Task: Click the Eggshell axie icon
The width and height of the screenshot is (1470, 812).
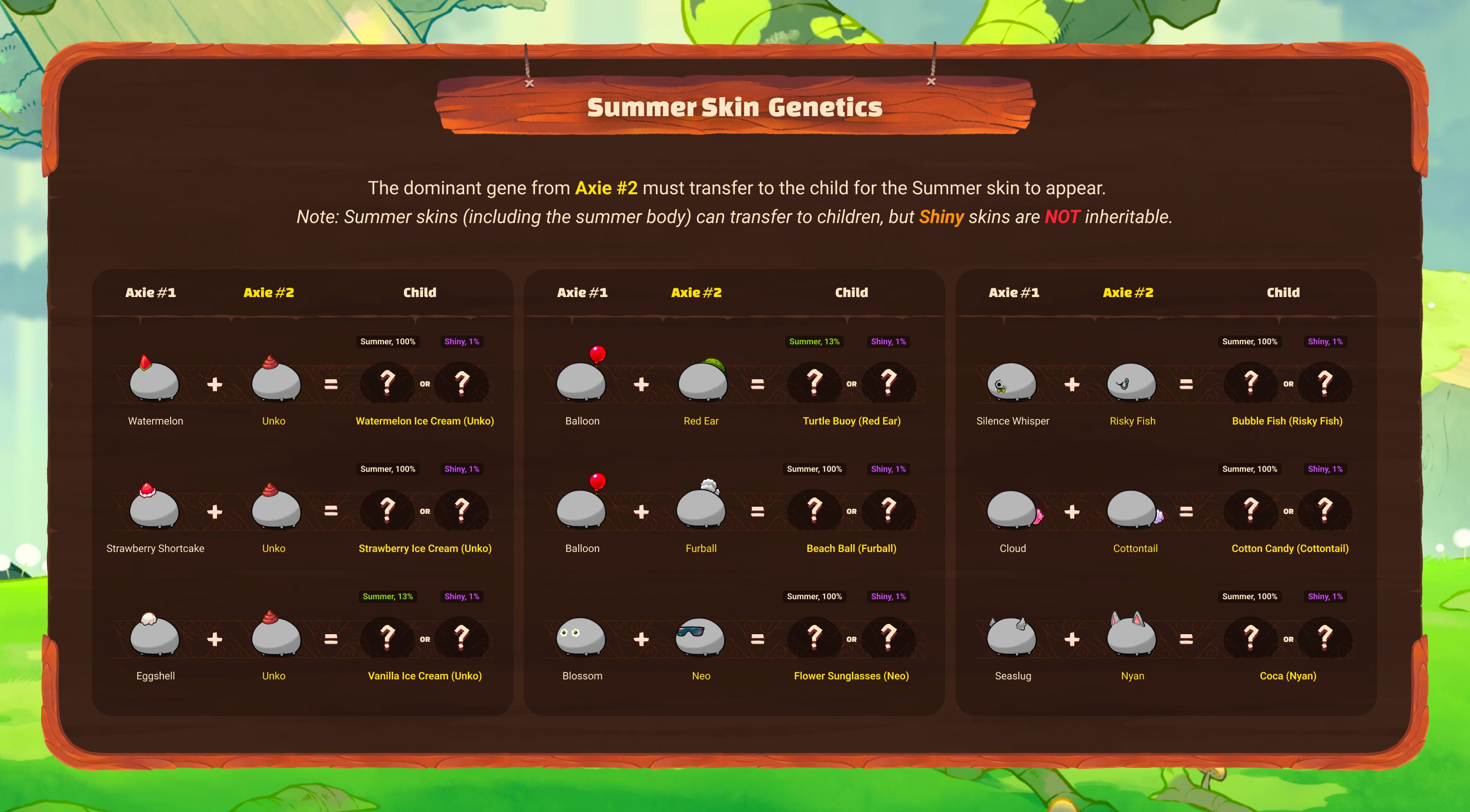Action: (154, 637)
